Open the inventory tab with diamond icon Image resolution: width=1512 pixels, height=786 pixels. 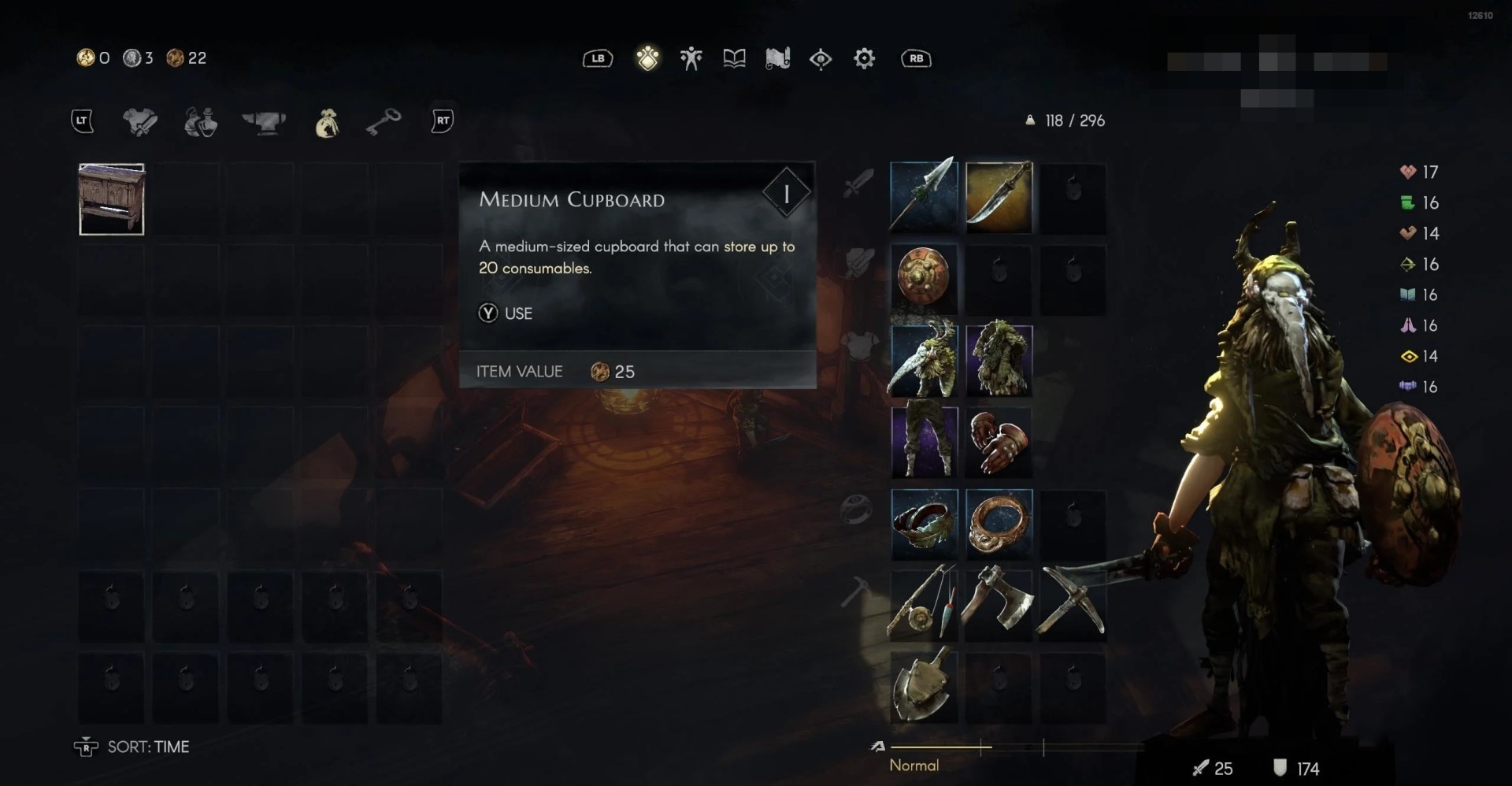coord(647,58)
